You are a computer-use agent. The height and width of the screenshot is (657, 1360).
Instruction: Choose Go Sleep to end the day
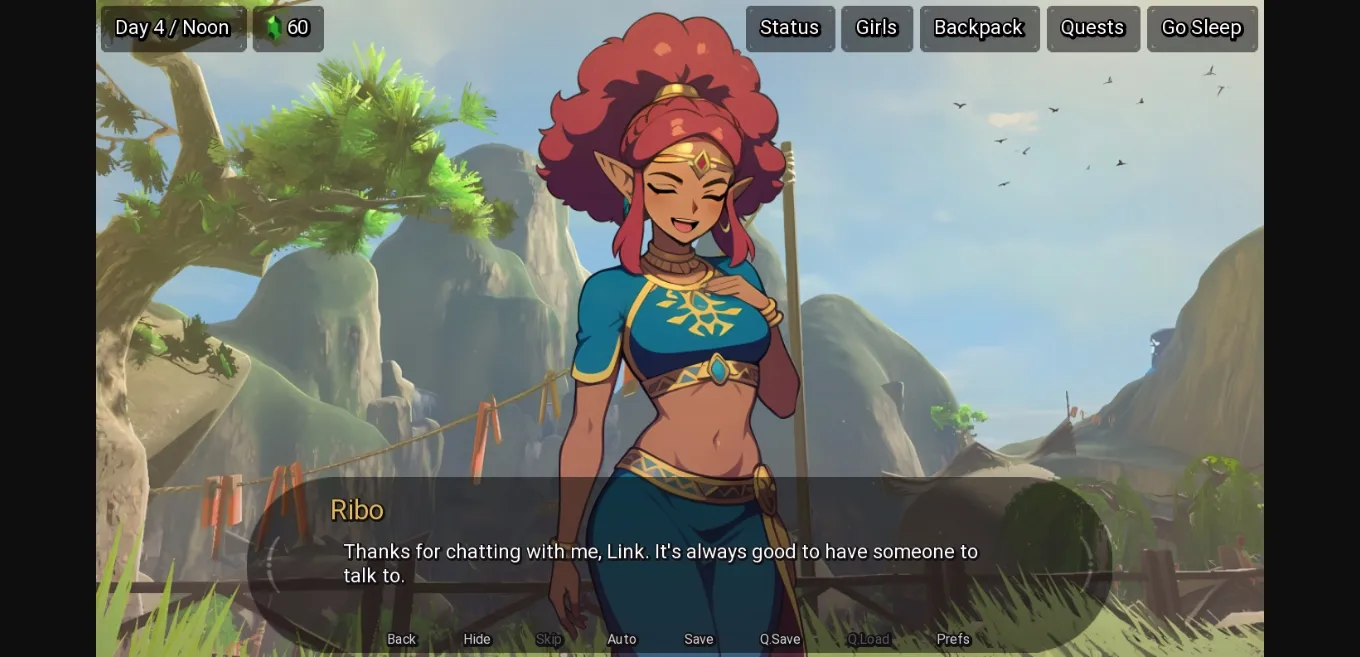(1201, 28)
